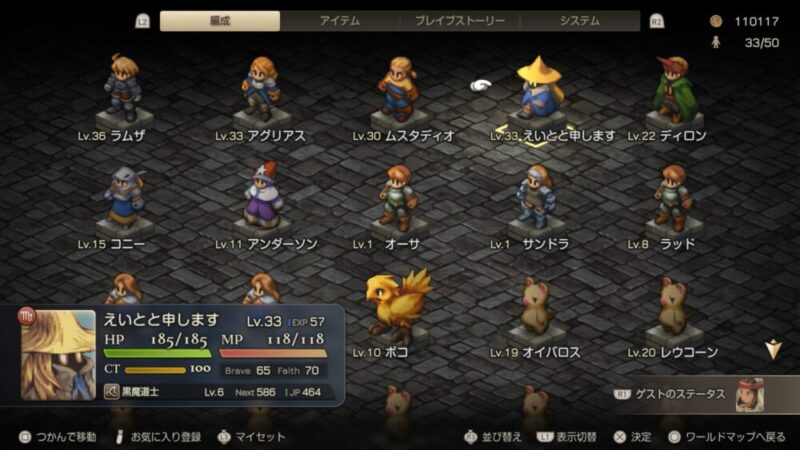This screenshot has width=800, height=450.
Task: Click the scroll-down arrow on the roster
Action: point(772,349)
